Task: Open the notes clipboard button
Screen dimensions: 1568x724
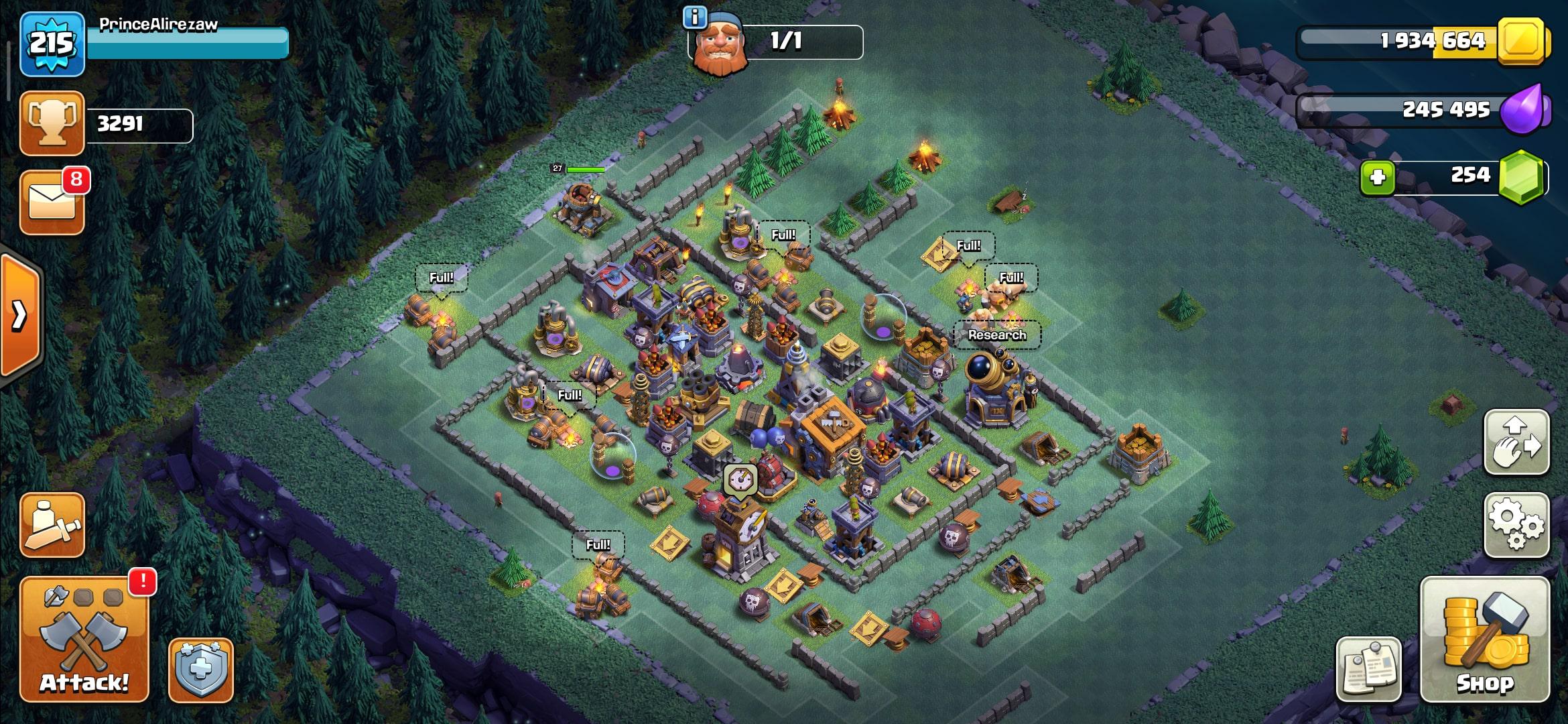Action: [1368, 669]
